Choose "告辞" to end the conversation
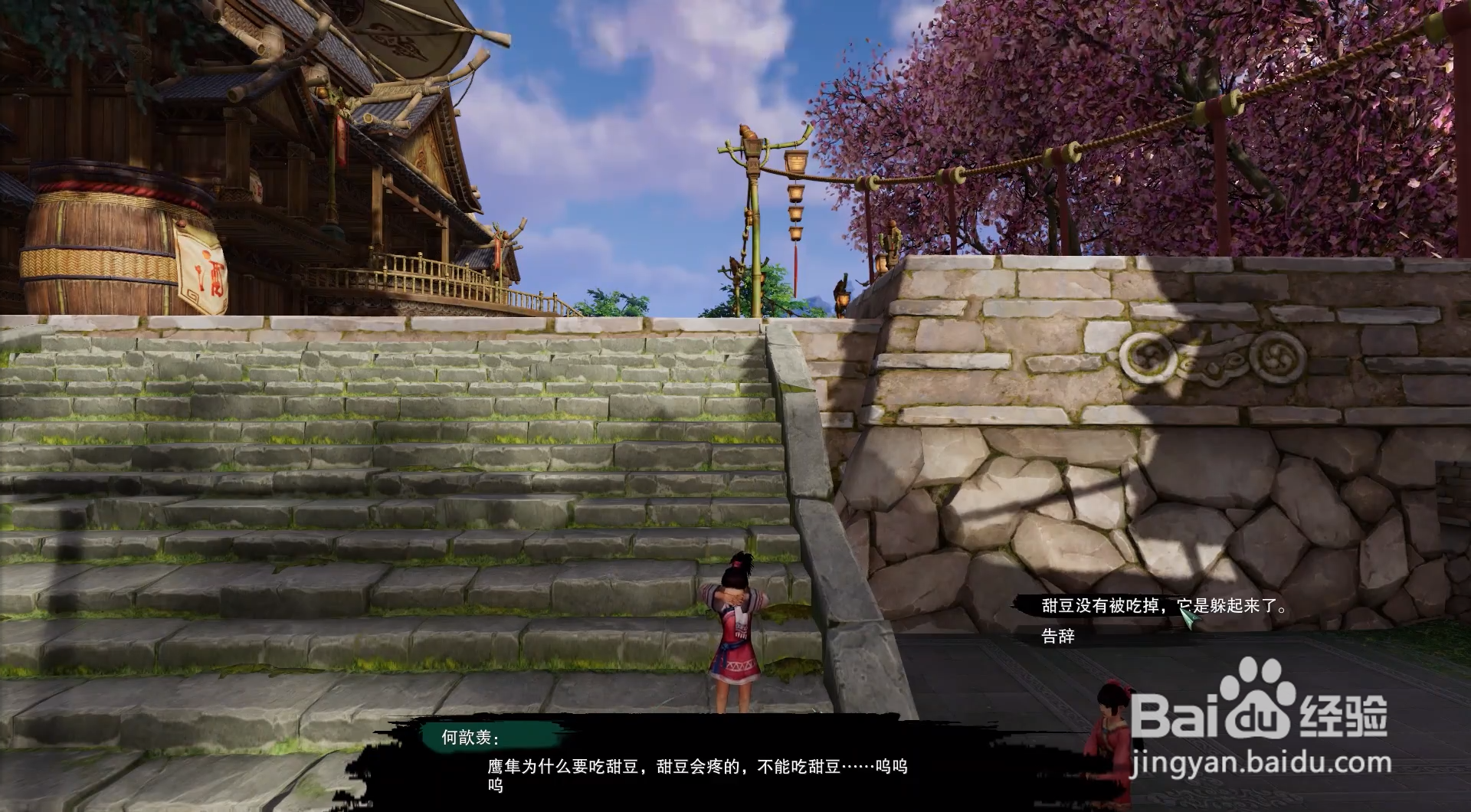This screenshot has height=812, width=1471. click(x=1057, y=636)
